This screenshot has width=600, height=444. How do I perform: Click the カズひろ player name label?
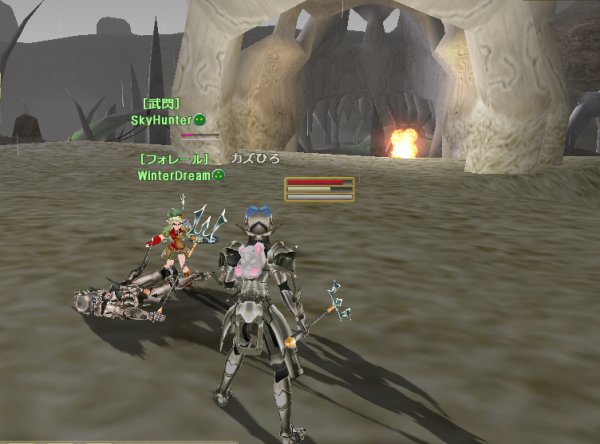click(x=255, y=159)
